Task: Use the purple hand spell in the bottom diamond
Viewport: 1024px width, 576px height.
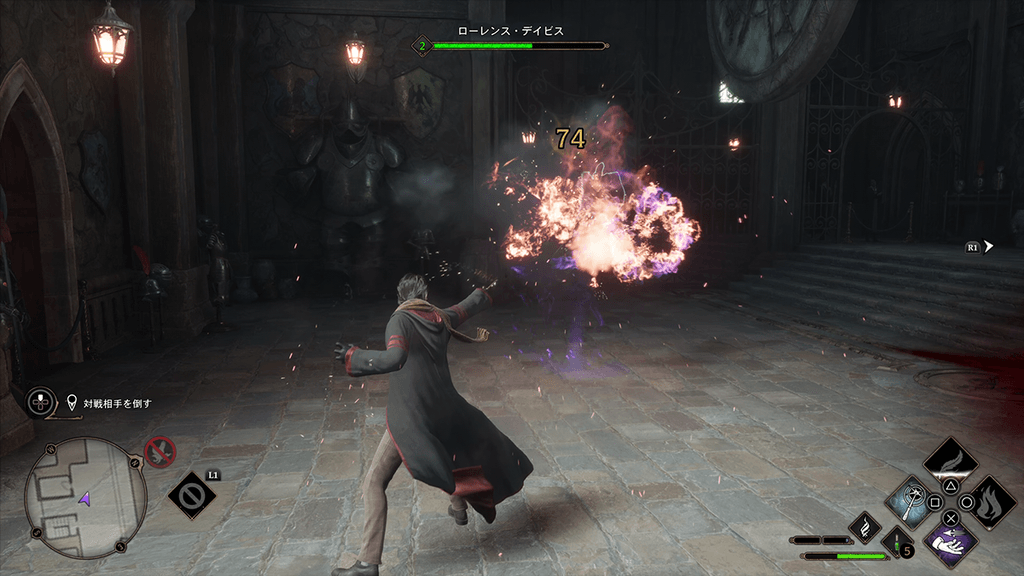Action: [950, 543]
